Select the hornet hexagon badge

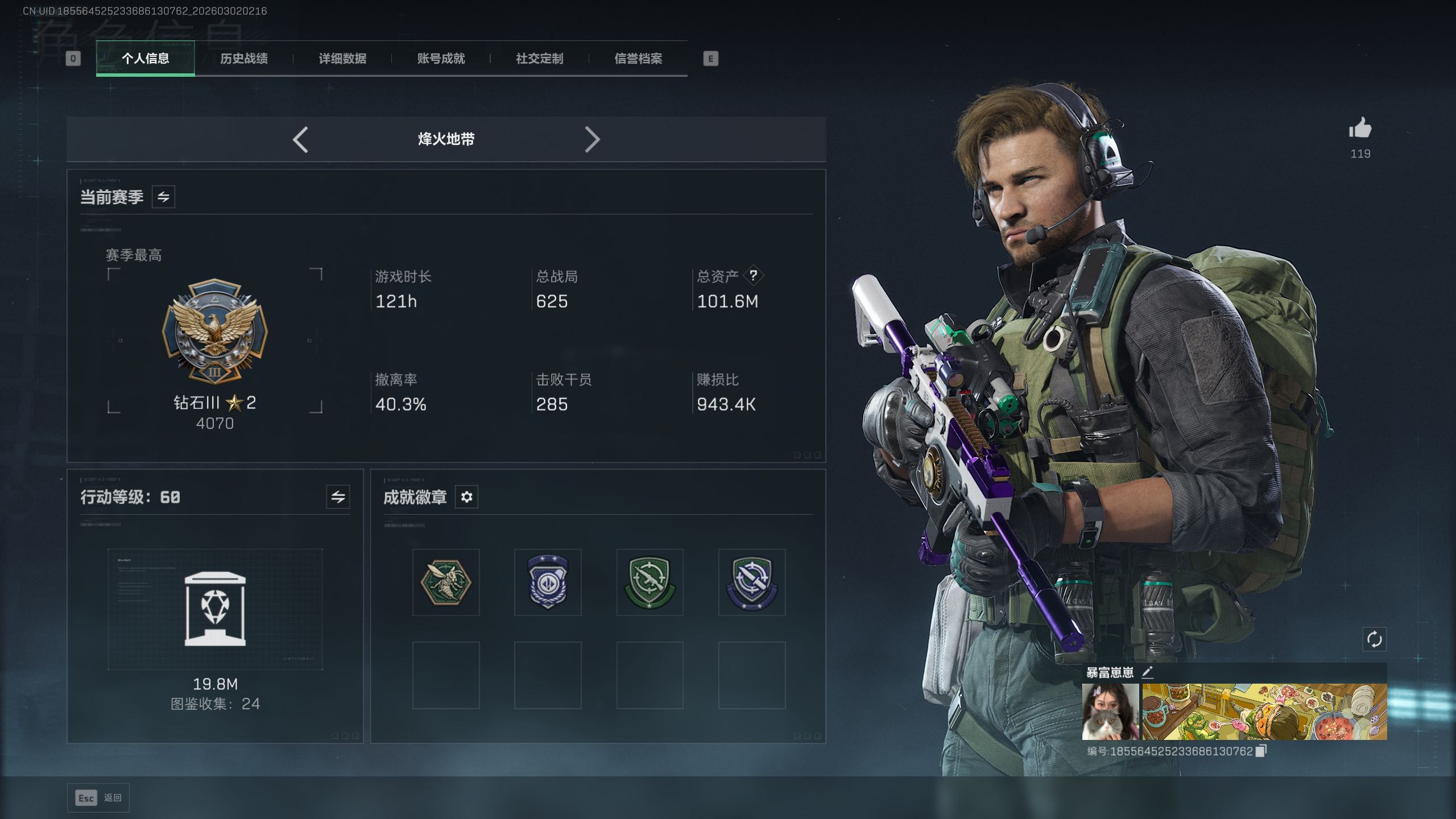(446, 582)
